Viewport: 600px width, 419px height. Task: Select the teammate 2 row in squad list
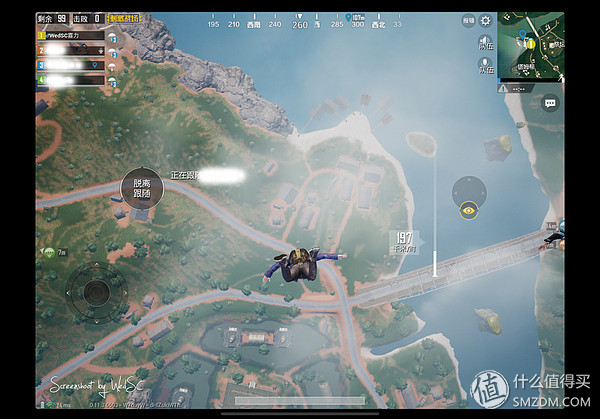click(x=72, y=49)
